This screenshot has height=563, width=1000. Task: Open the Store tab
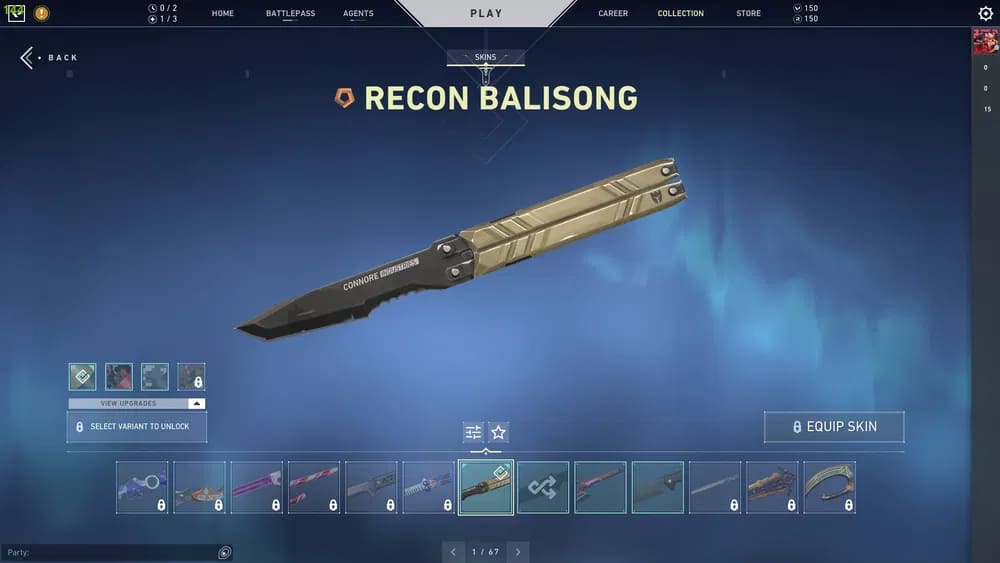(x=748, y=14)
